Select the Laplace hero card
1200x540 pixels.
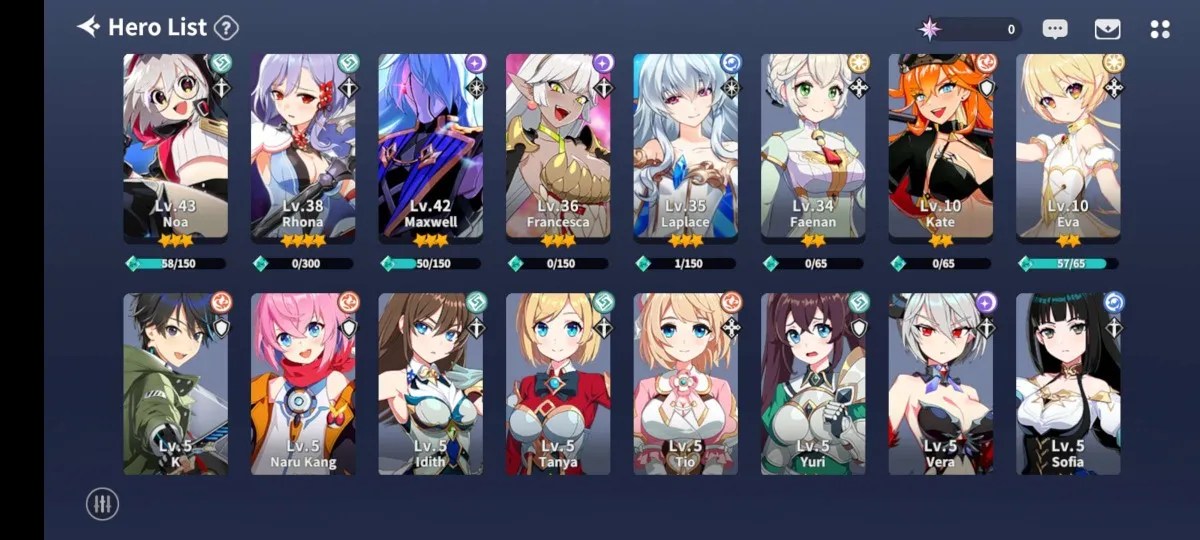[685, 145]
